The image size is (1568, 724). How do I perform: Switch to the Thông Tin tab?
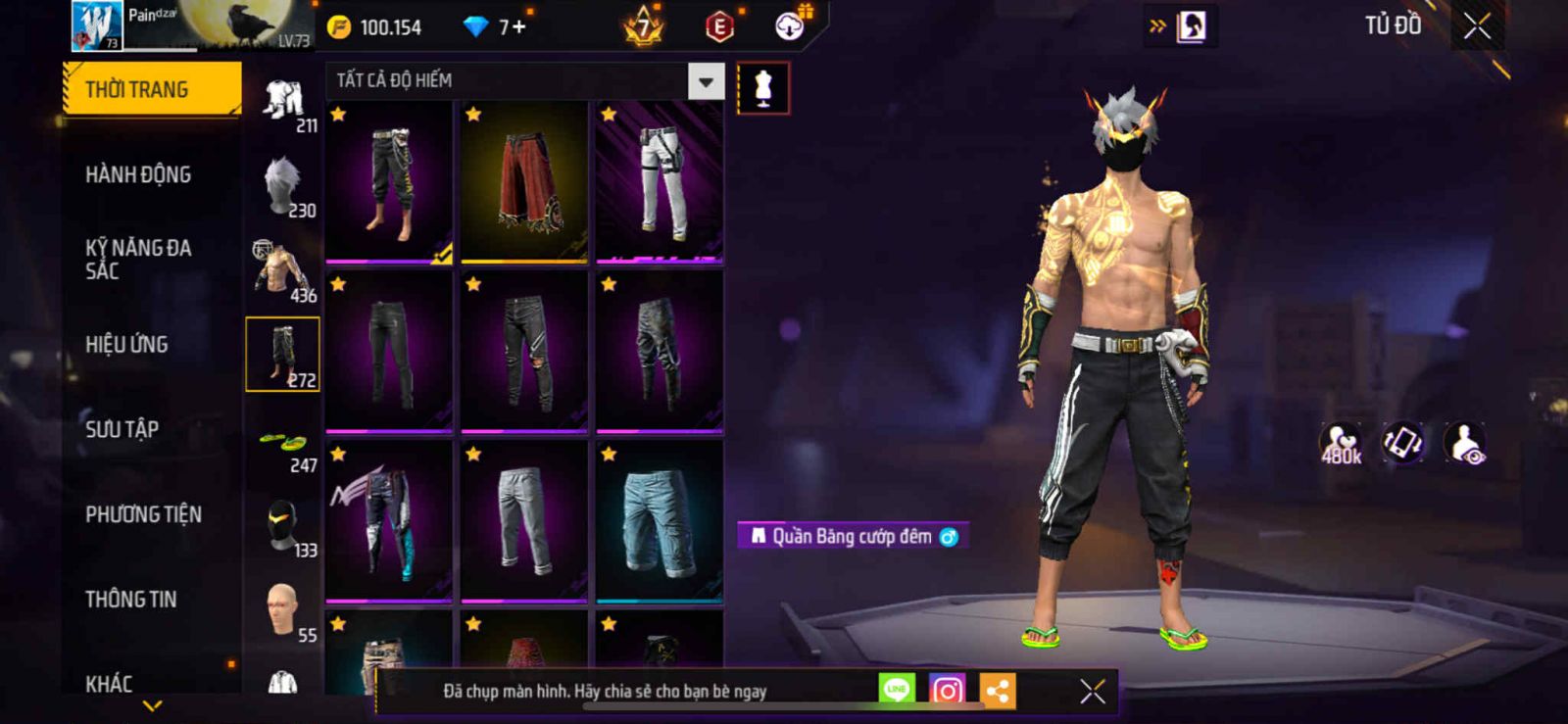(130, 600)
